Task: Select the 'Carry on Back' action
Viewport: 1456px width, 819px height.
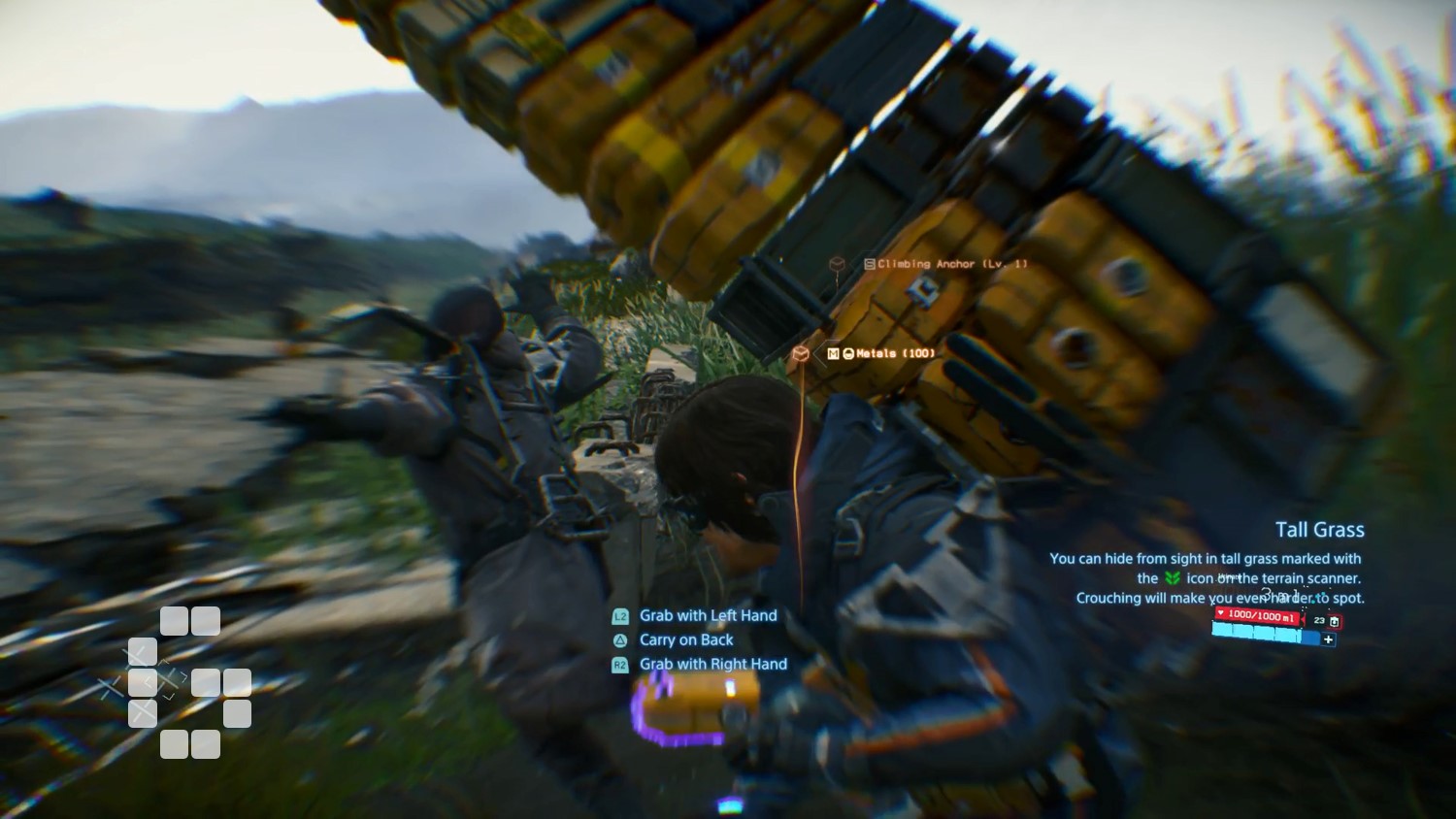Action: pos(685,639)
